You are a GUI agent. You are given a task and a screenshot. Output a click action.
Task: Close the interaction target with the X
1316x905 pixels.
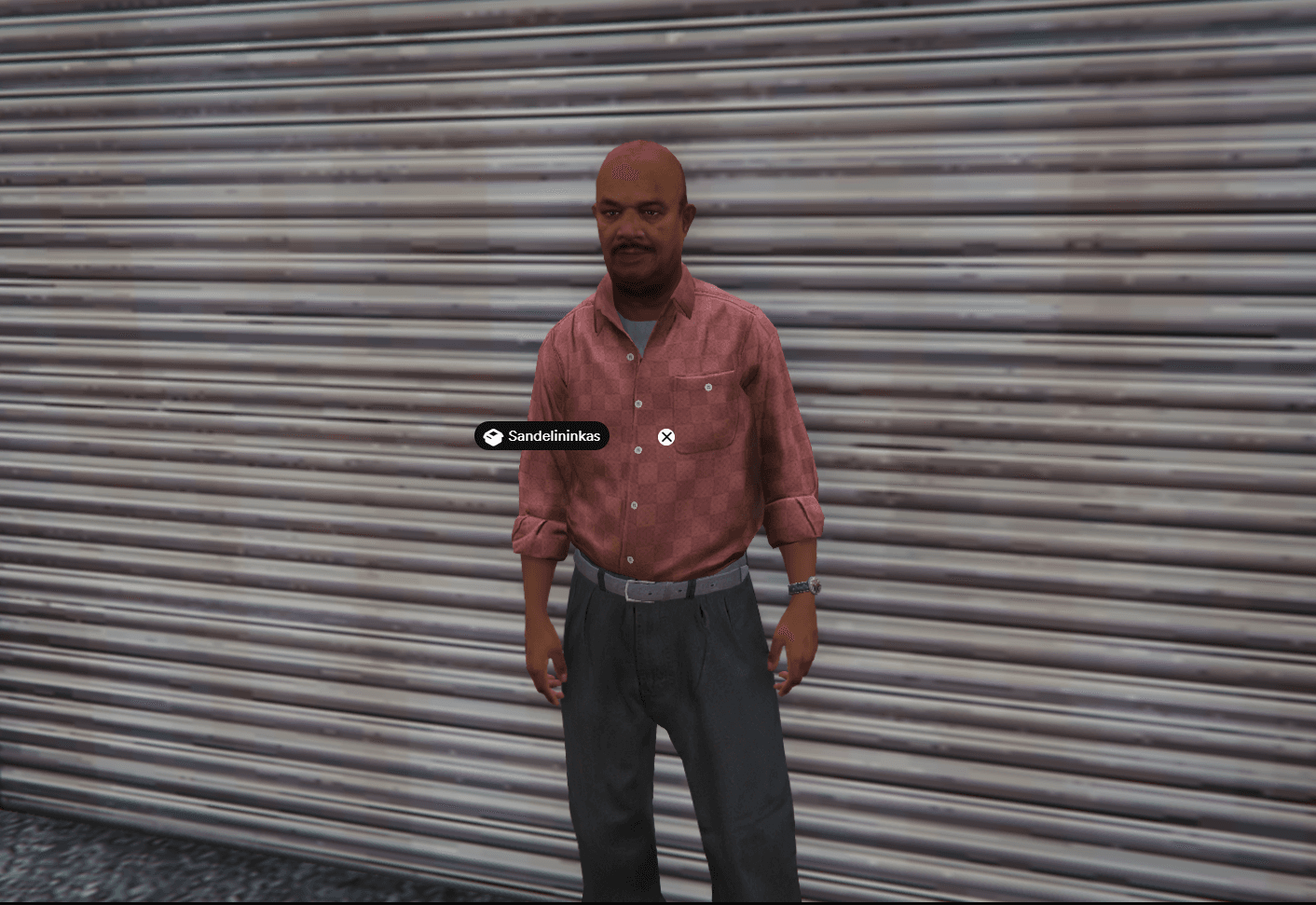pos(666,437)
